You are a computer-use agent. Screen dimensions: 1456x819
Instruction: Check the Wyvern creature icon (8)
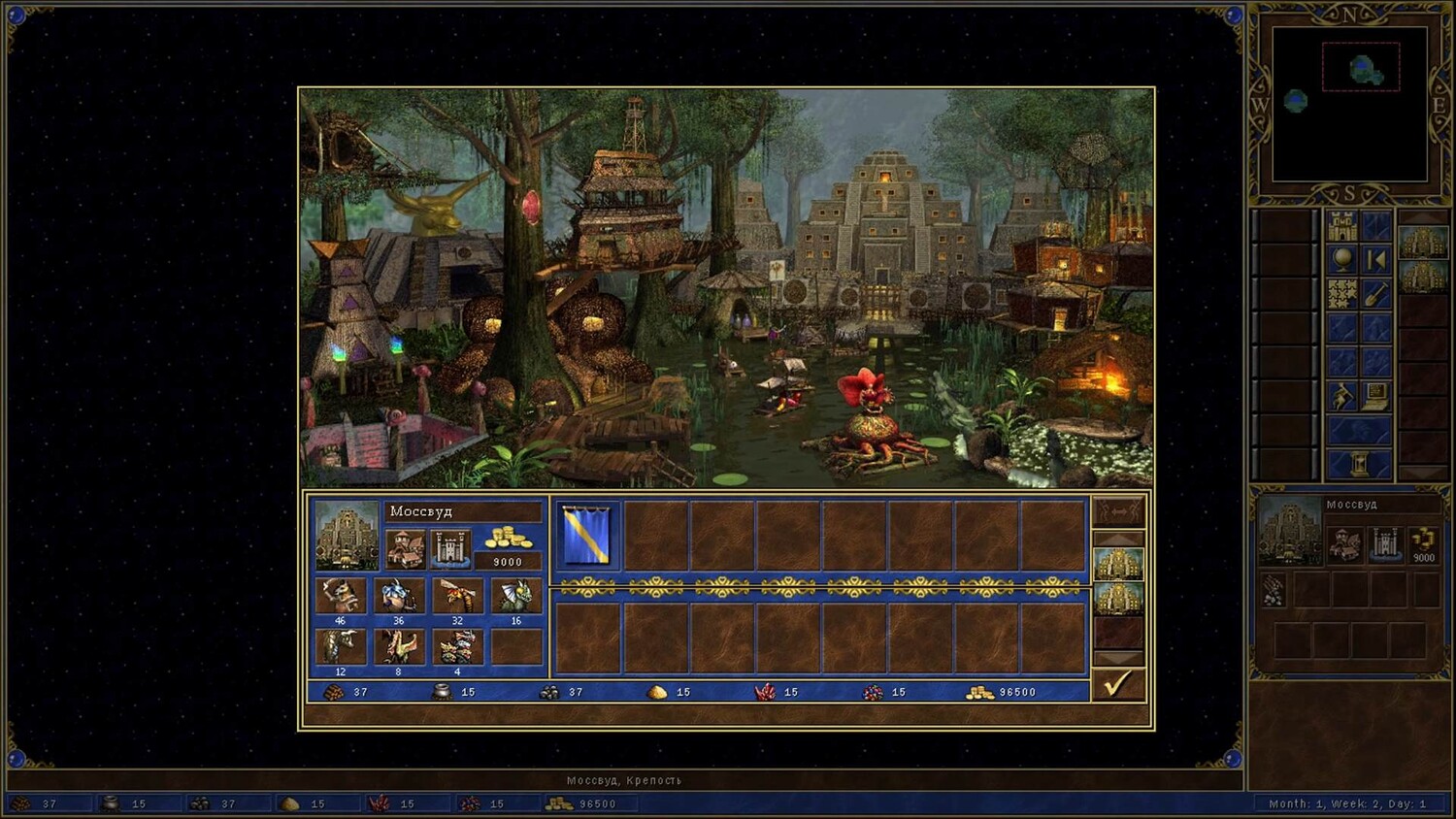399,646
